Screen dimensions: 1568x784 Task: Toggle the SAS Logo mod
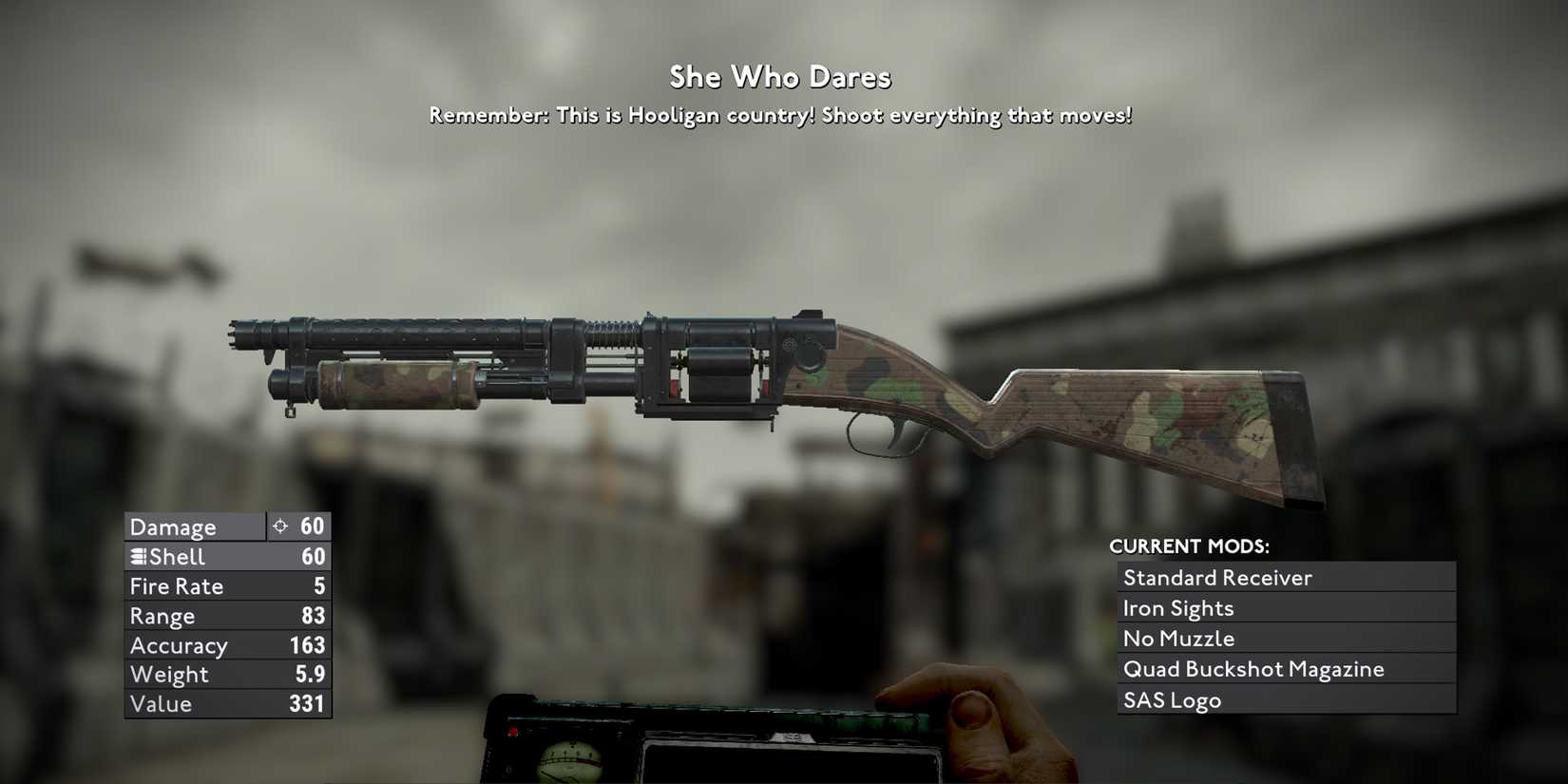click(x=1285, y=700)
